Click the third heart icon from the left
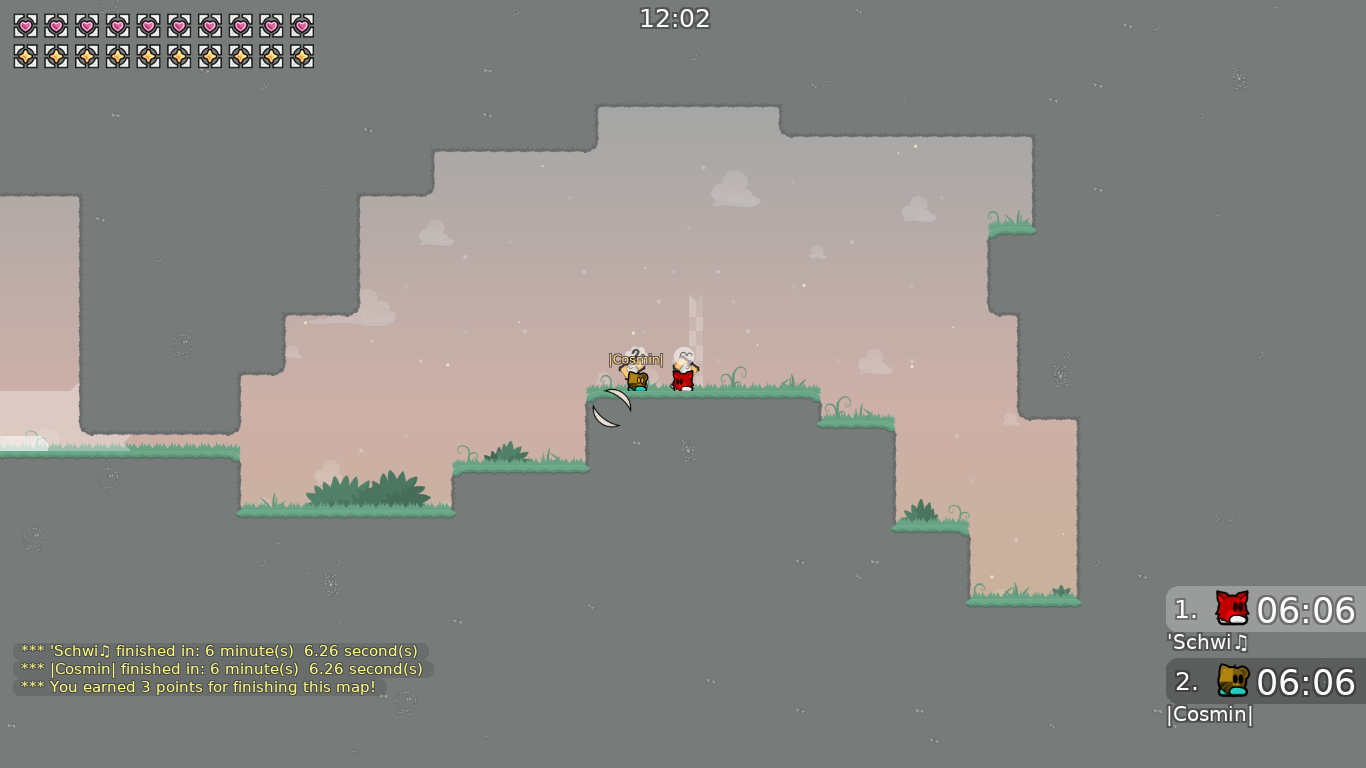The width and height of the screenshot is (1366, 768). point(85,26)
